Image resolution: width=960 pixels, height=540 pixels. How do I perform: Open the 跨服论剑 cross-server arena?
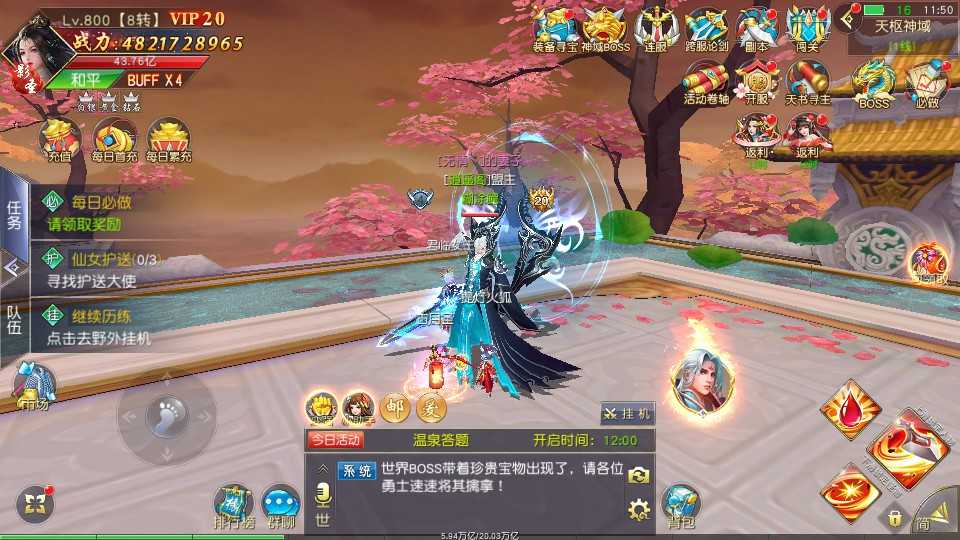[x=706, y=28]
